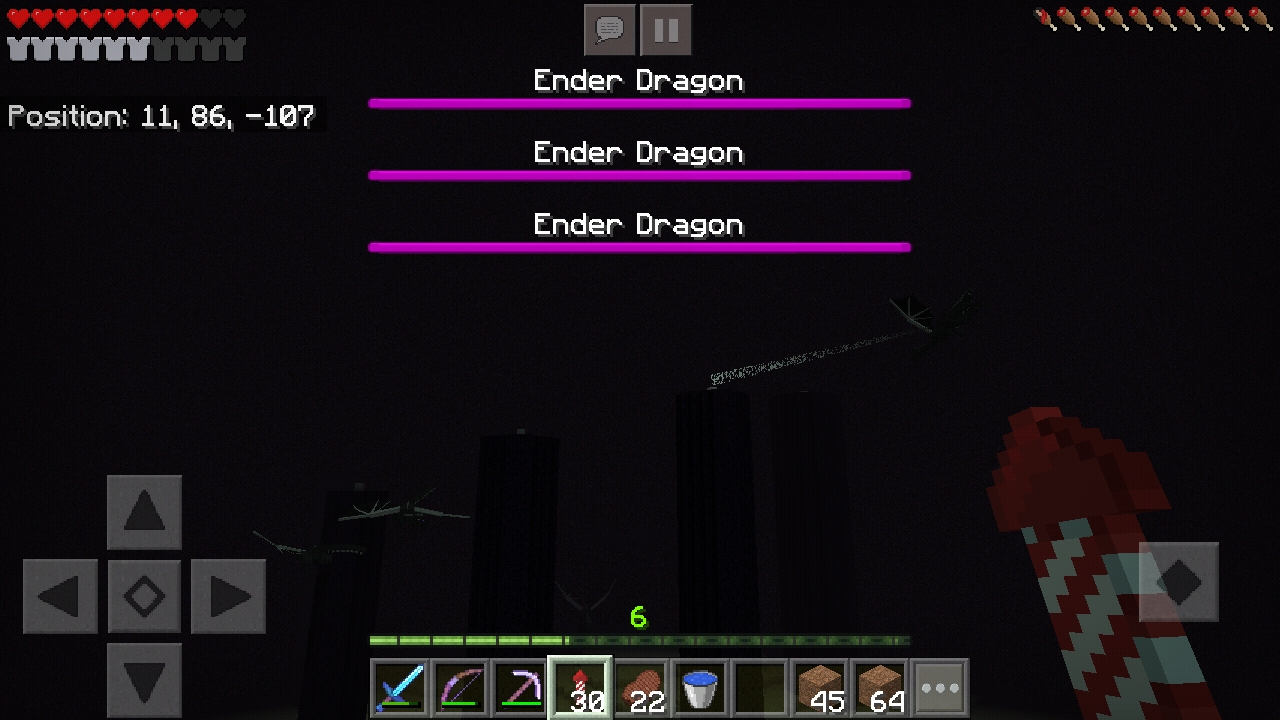This screenshot has height=720, width=1280.
Task: Select the firework rocket stack of 30
Action: (x=580, y=687)
